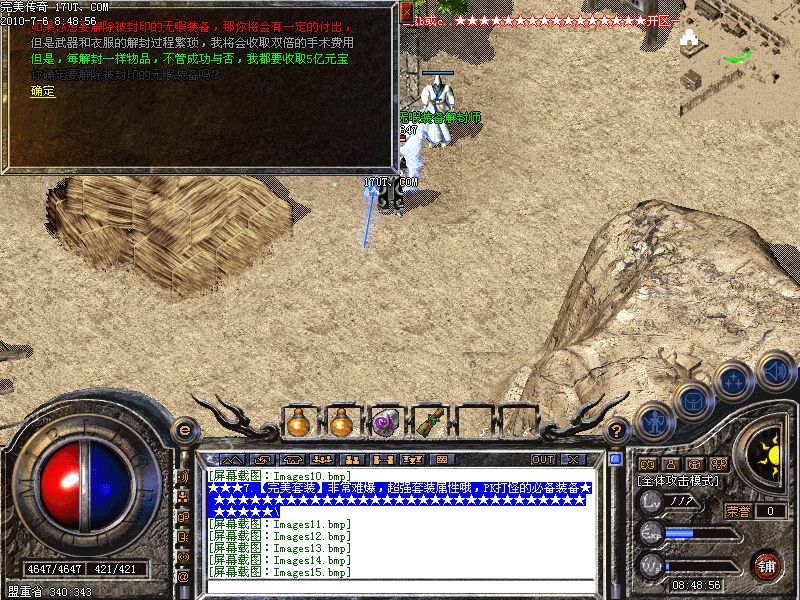Open the skills button with four stars
Image resolution: width=800 pixels, height=600 pixels.
pos(735,380)
